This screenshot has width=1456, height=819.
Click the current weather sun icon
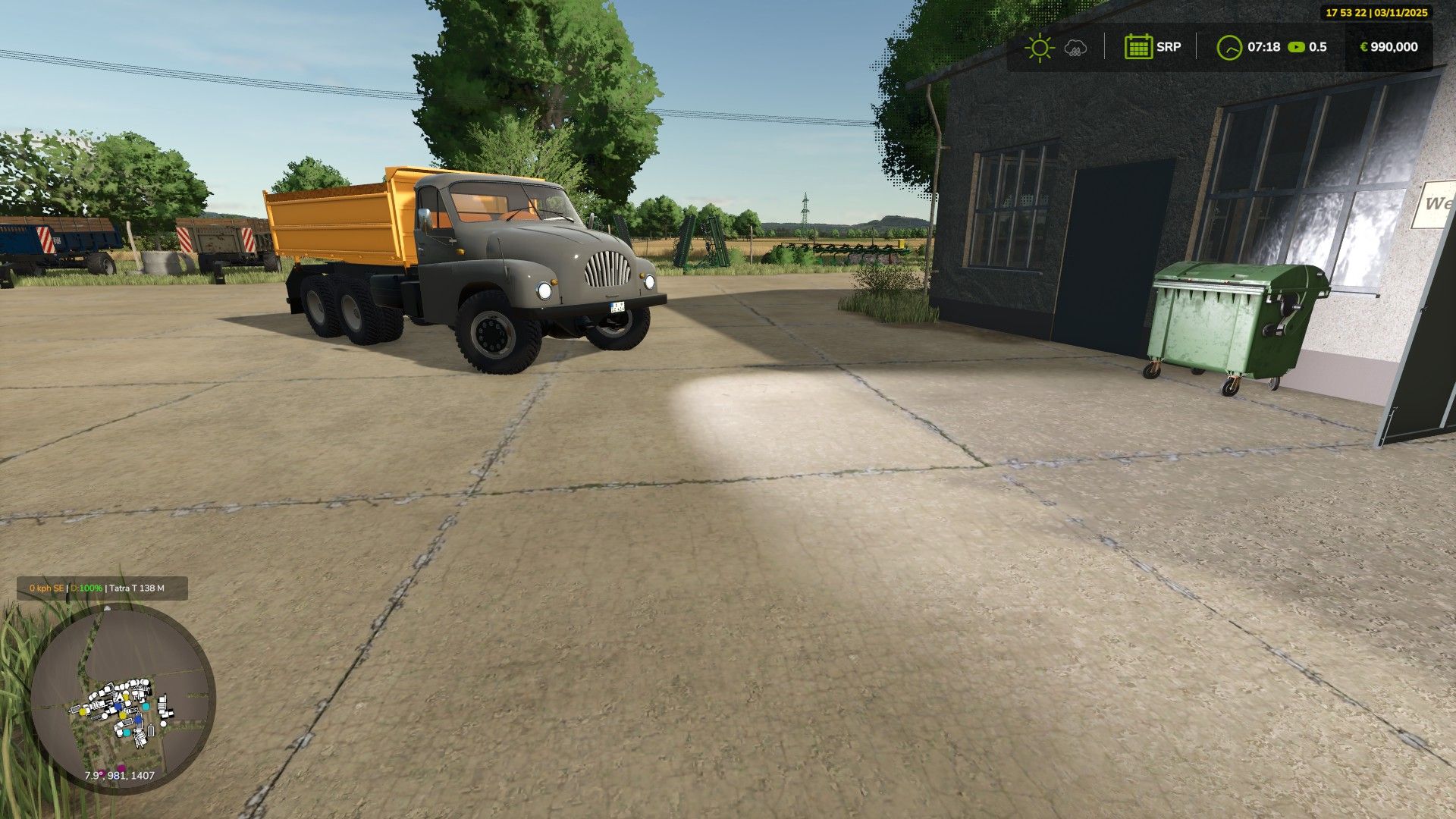point(1039,47)
